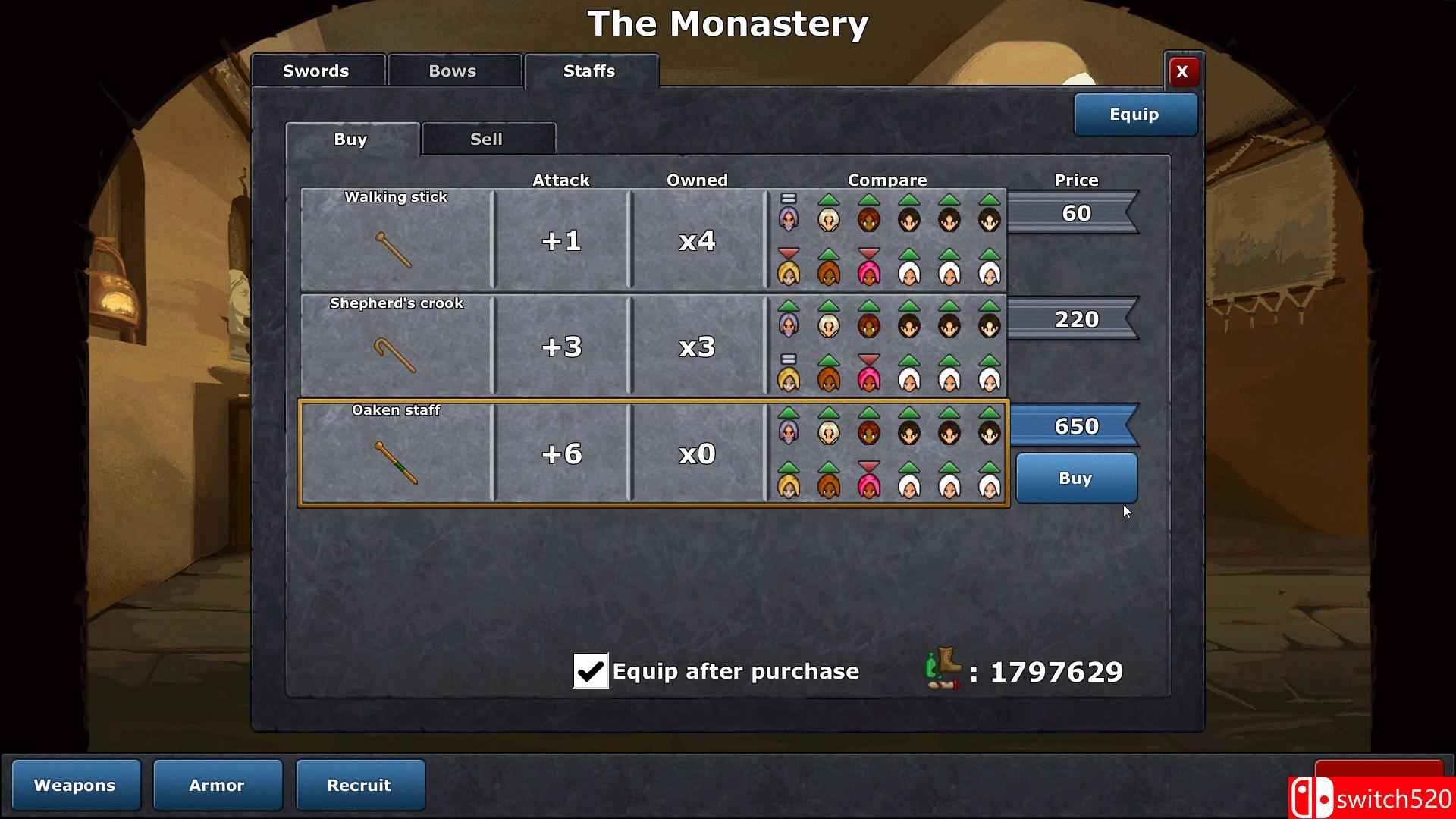Screen dimensions: 1456x819
Task: Open the Recruit menu
Action: [359, 785]
